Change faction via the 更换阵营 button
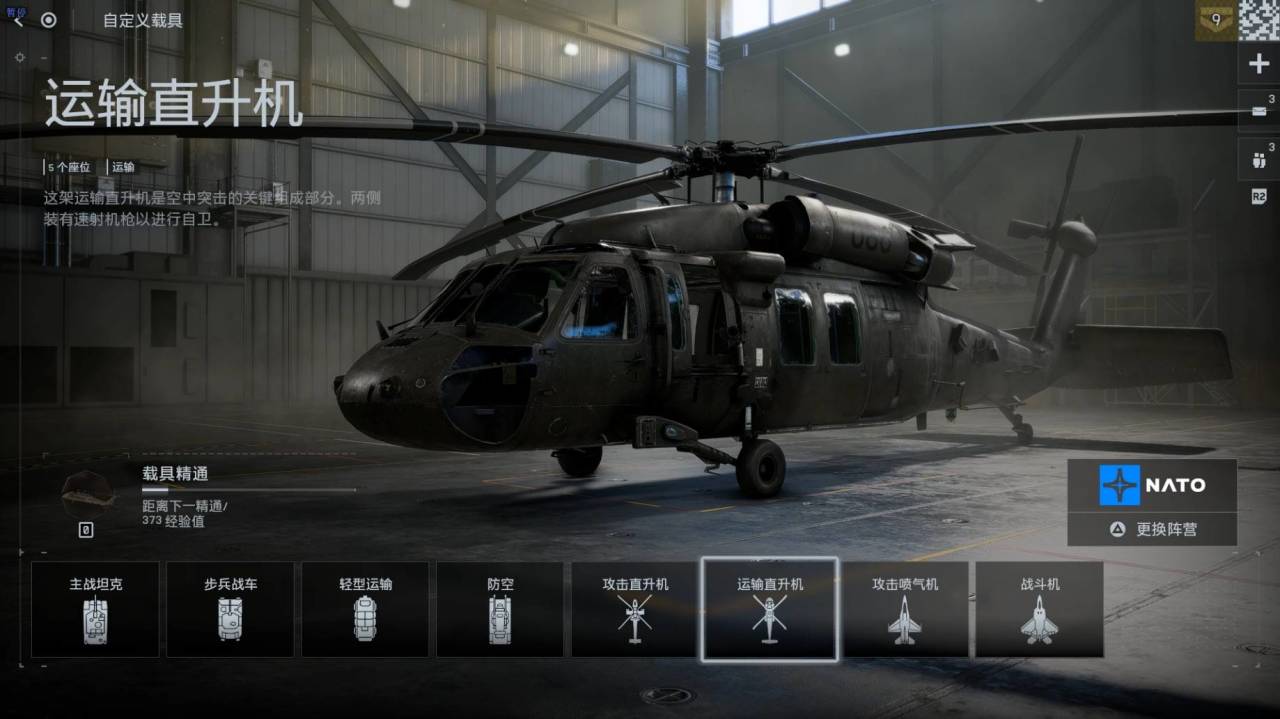Image resolution: width=1280 pixels, height=719 pixels. (1152, 529)
